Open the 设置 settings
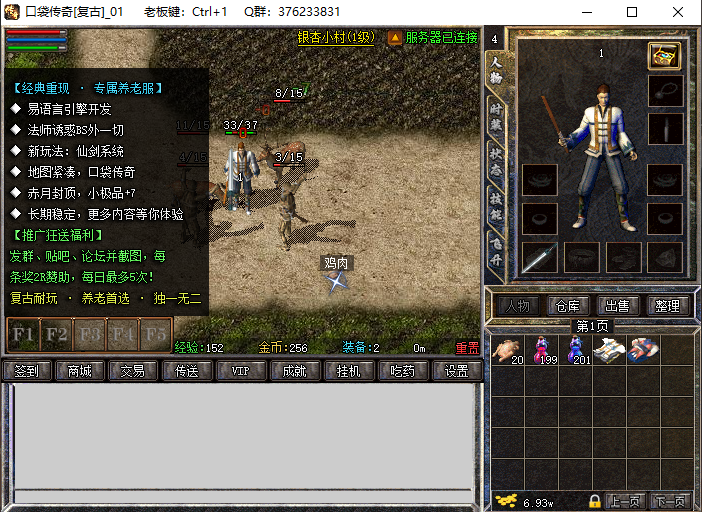This screenshot has height=512, width=702. click(x=456, y=371)
